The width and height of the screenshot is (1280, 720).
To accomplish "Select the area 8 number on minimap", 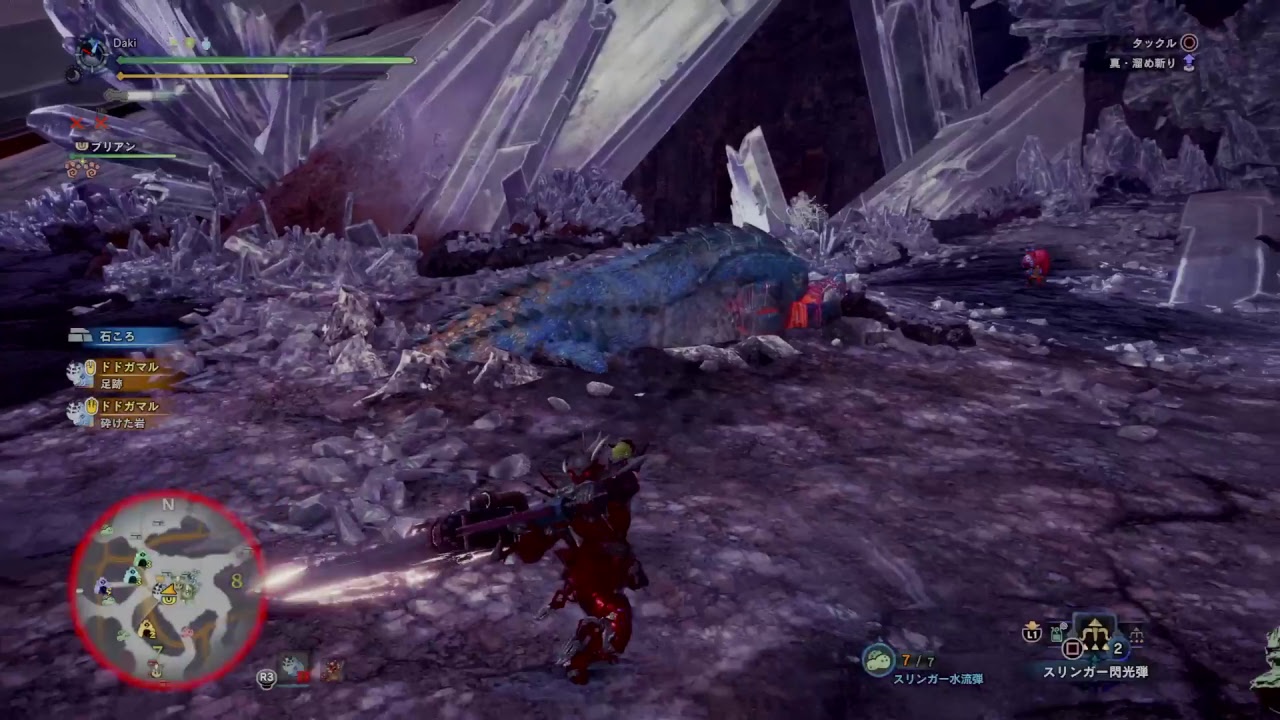I will [236, 580].
